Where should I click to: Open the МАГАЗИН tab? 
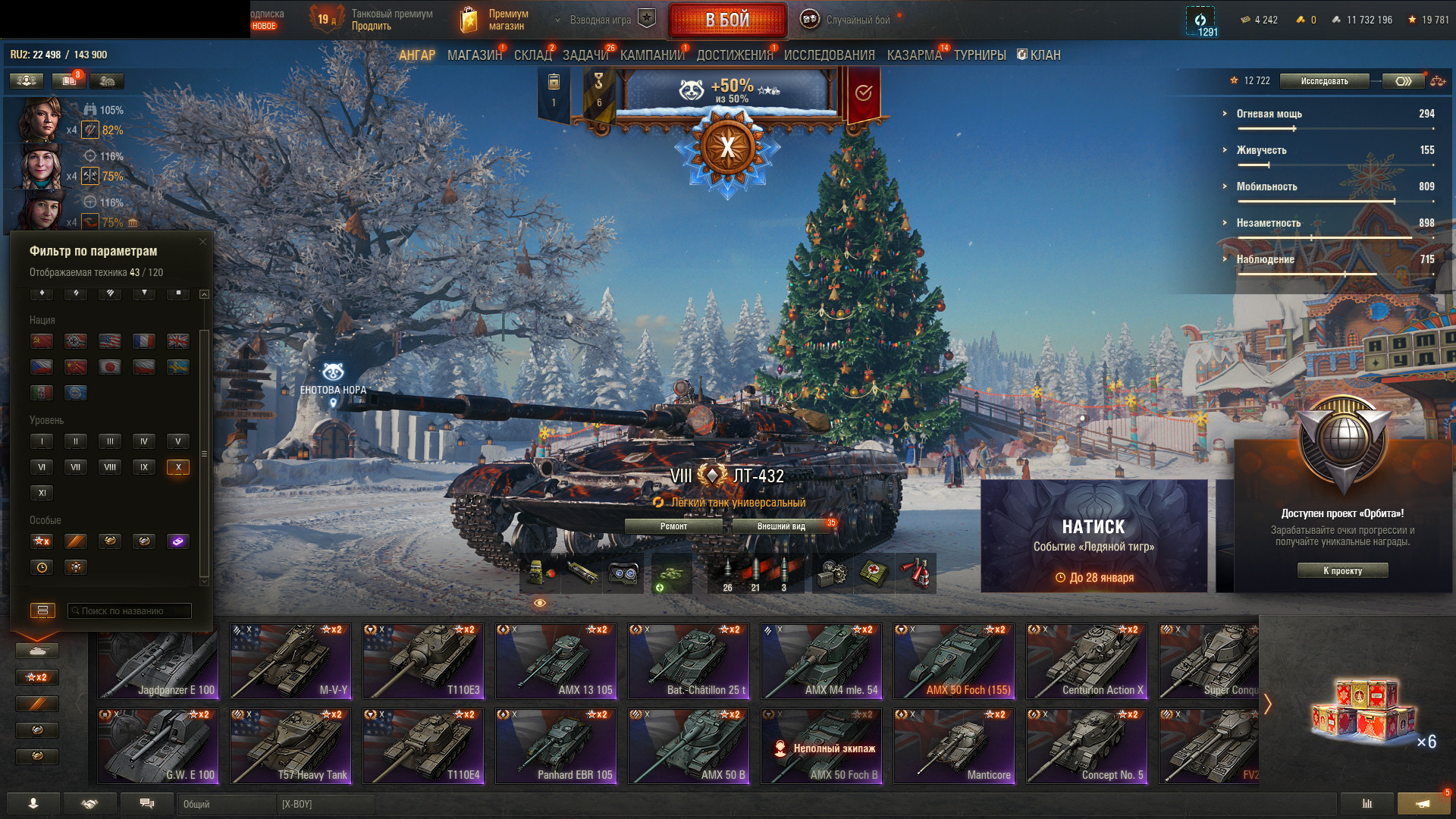[x=474, y=55]
